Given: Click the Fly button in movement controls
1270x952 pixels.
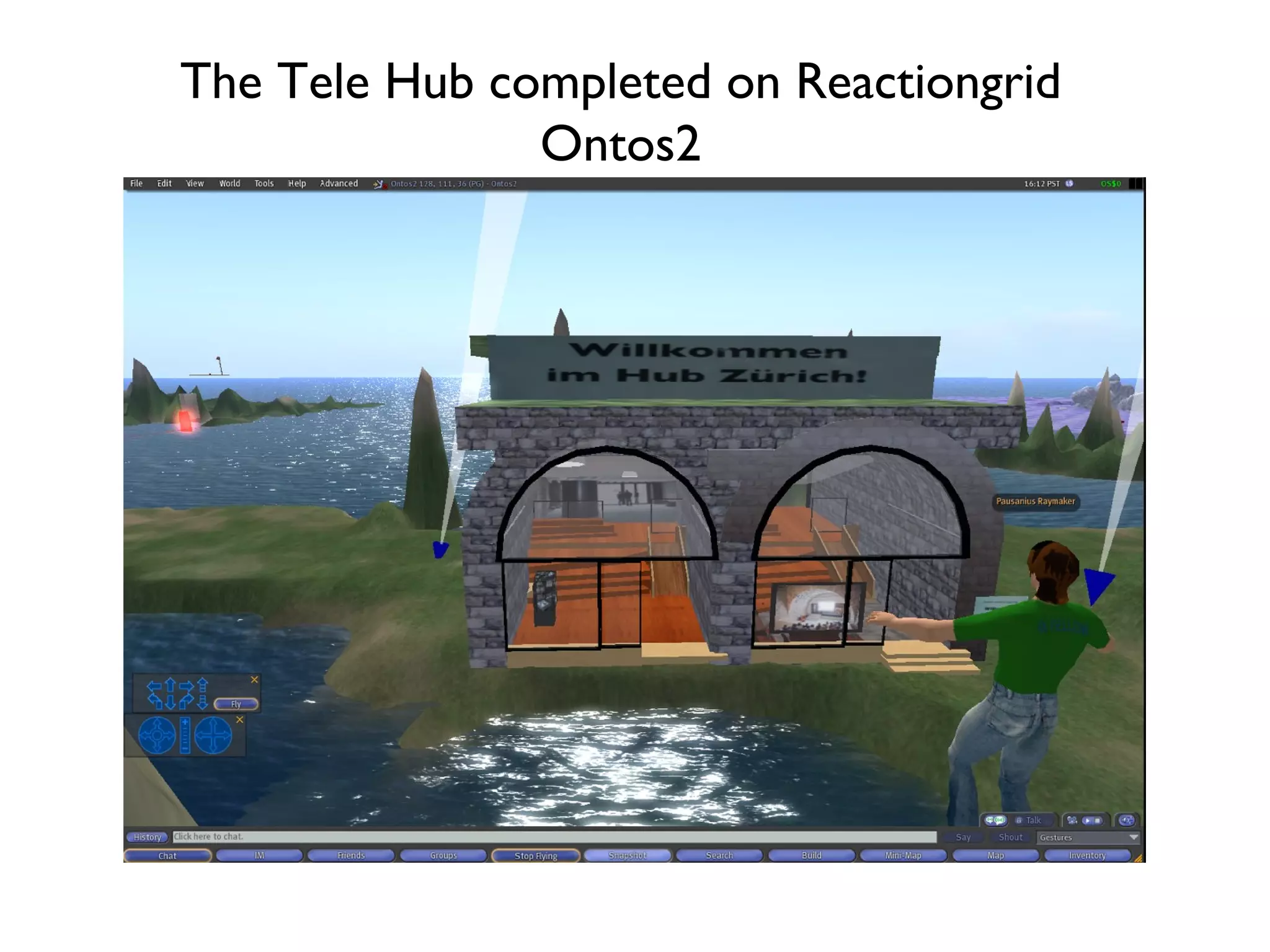Looking at the screenshot, I should 236,704.
